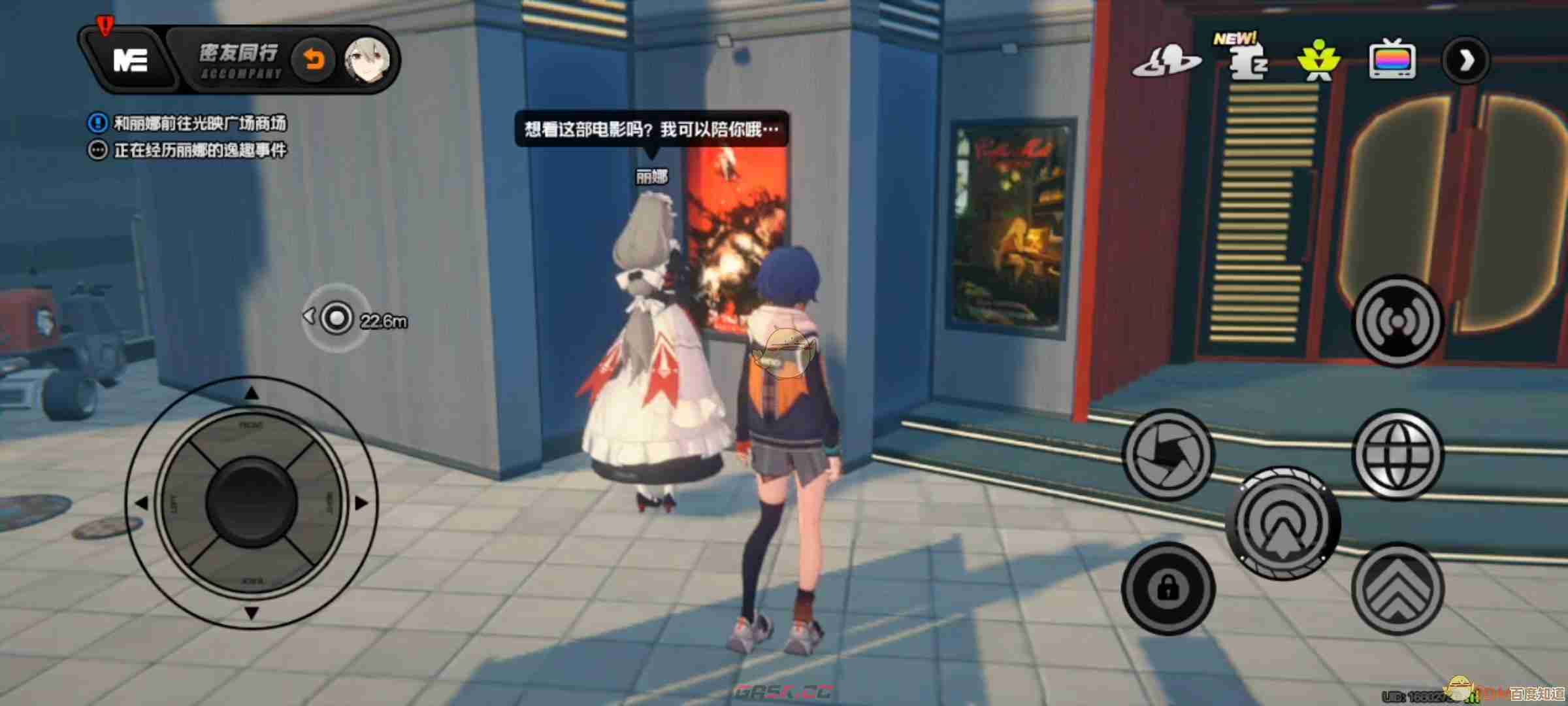Collapse the HUD with the right chevron
The height and width of the screenshot is (706, 1568).
coord(1465,62)
